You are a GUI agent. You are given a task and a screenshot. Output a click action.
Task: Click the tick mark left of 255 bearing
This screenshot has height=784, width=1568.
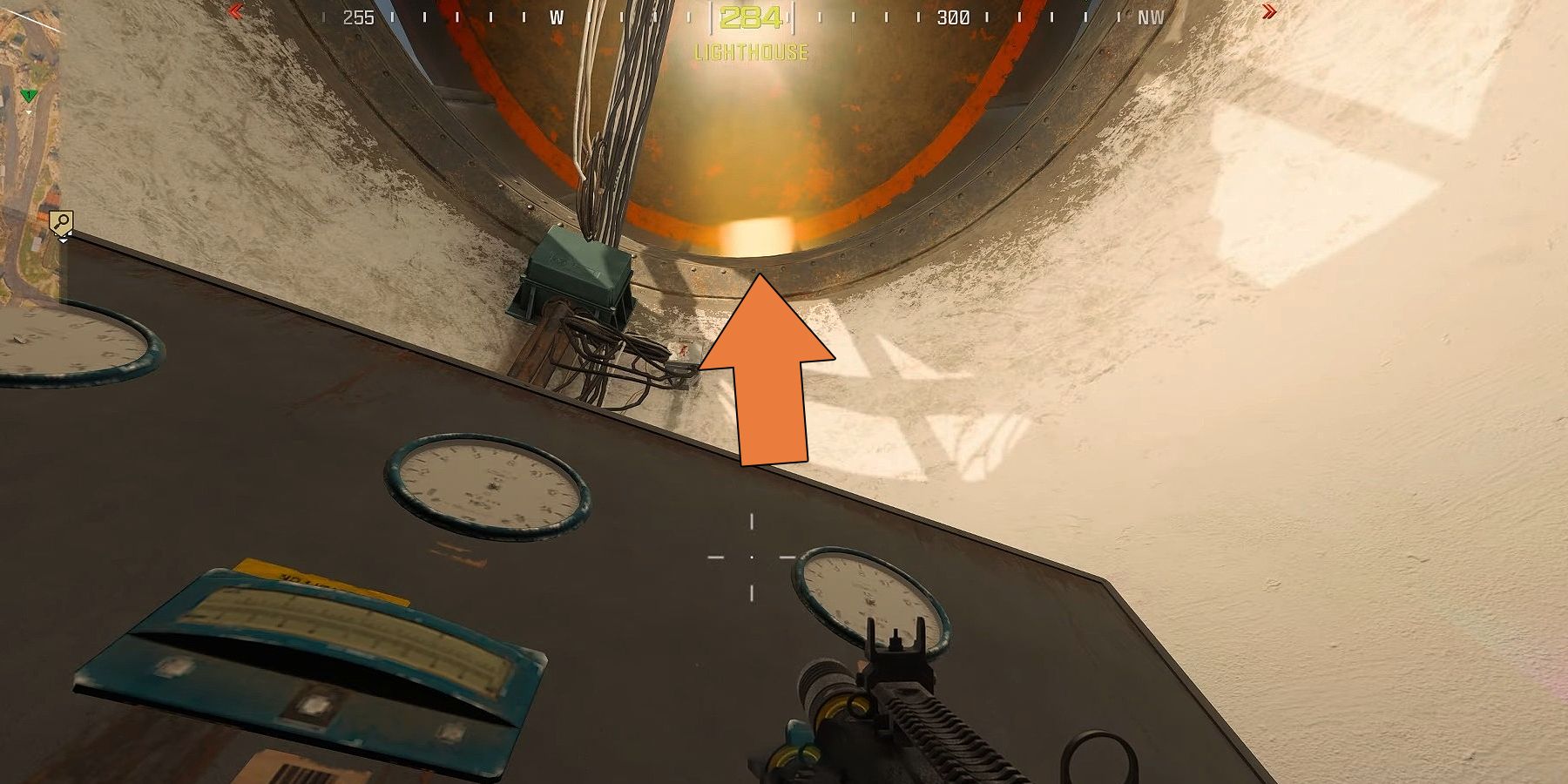pos(324,14)
